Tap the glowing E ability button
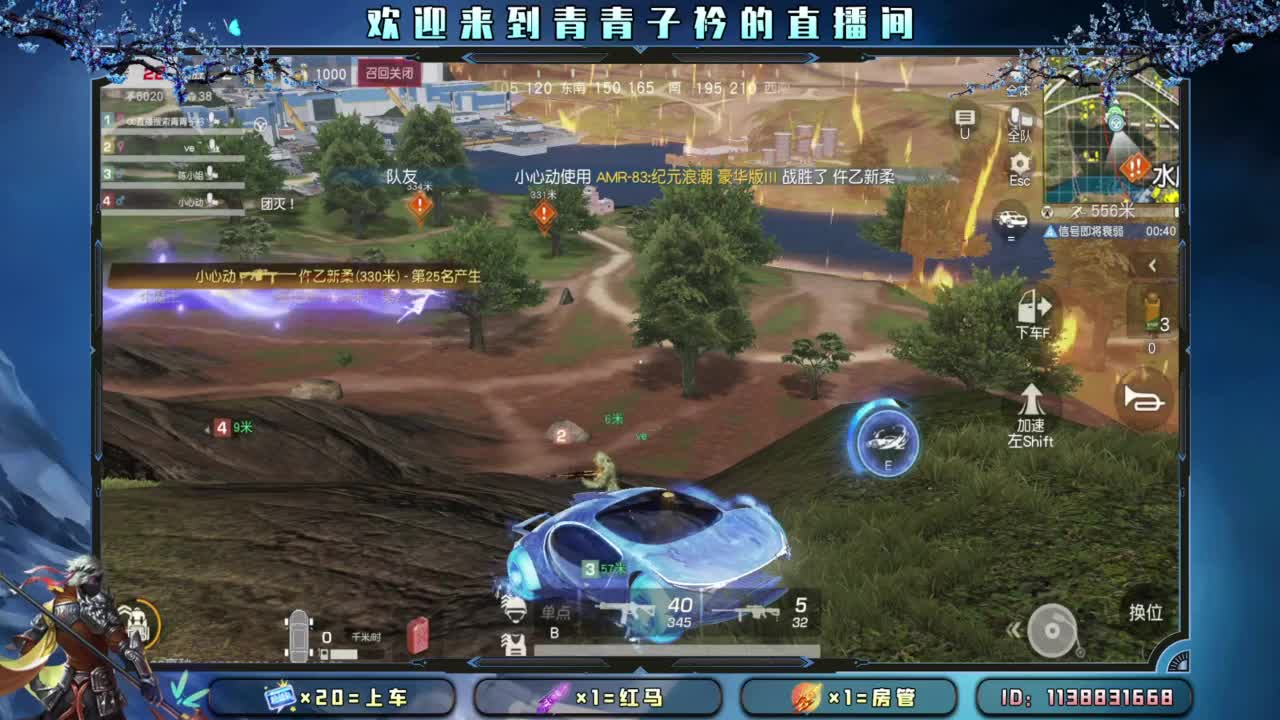 pos(885,440)
